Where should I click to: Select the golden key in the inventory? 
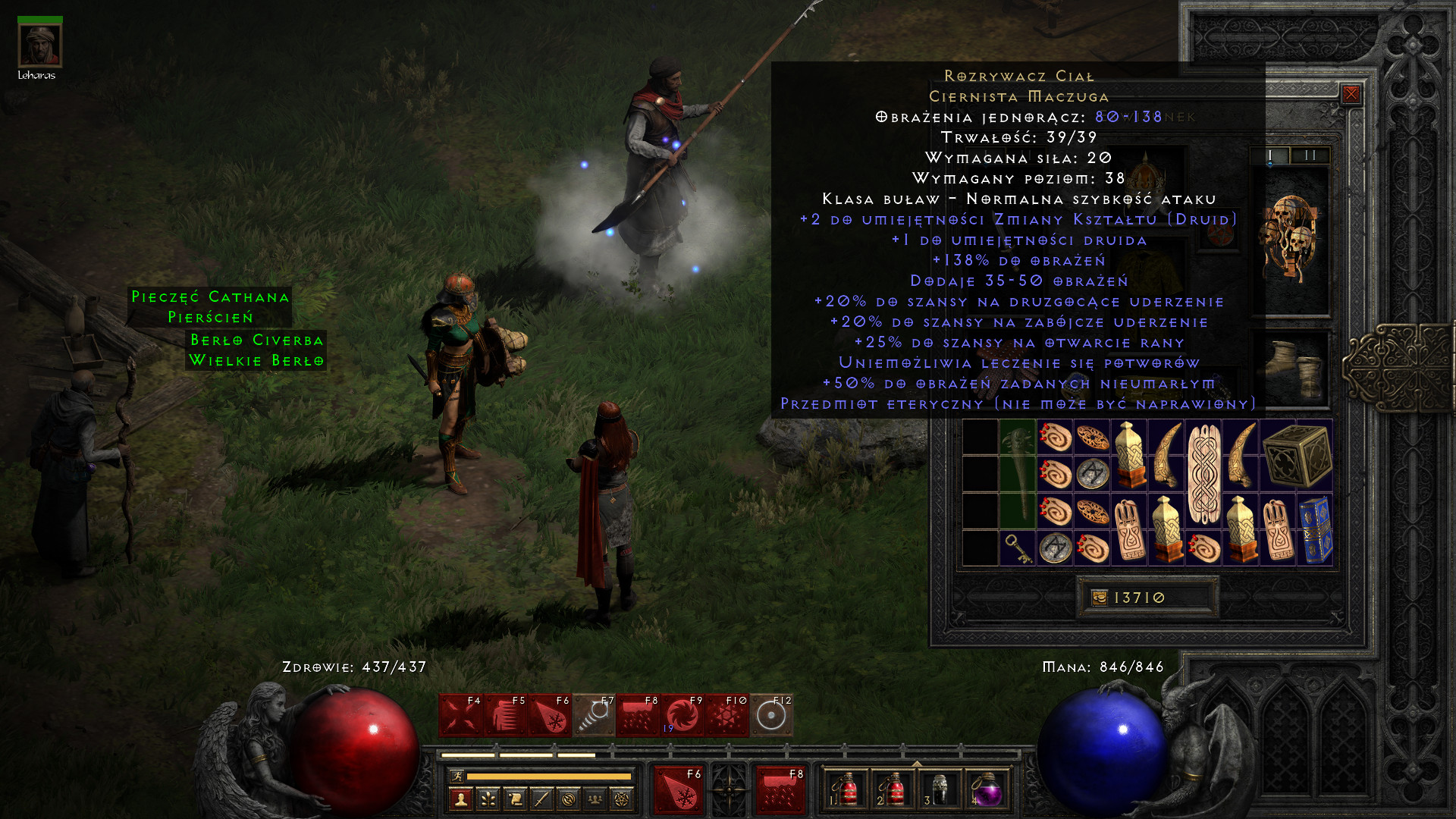coord(1017,548)
